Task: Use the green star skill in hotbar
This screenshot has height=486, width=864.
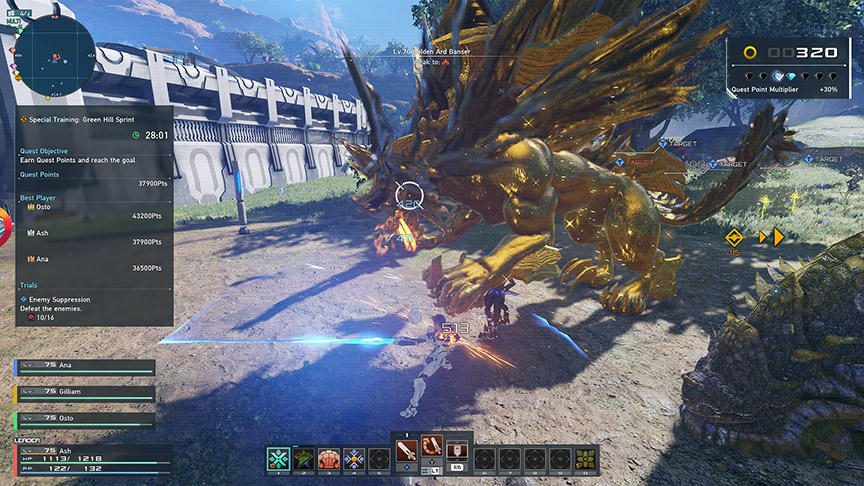Action: [304, 459]
